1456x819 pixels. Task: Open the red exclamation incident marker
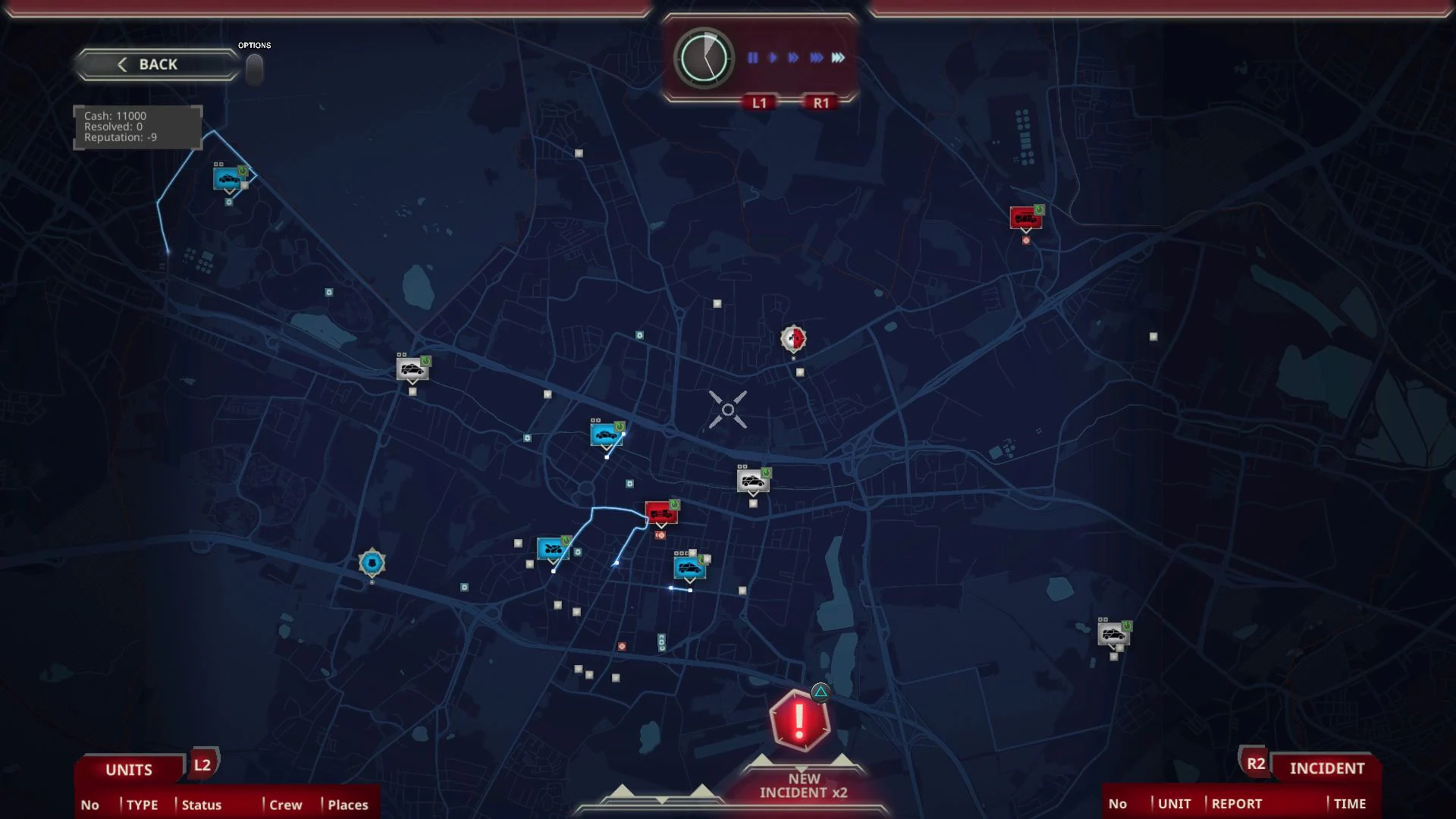[x=799, y=722]
